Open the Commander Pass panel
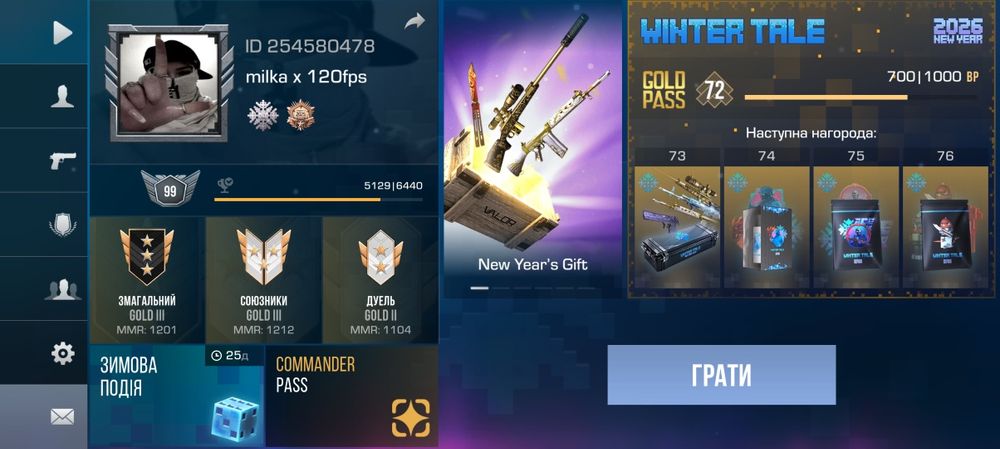The image size is (1000, 449). pyautogui.click(x=352, y=396)
